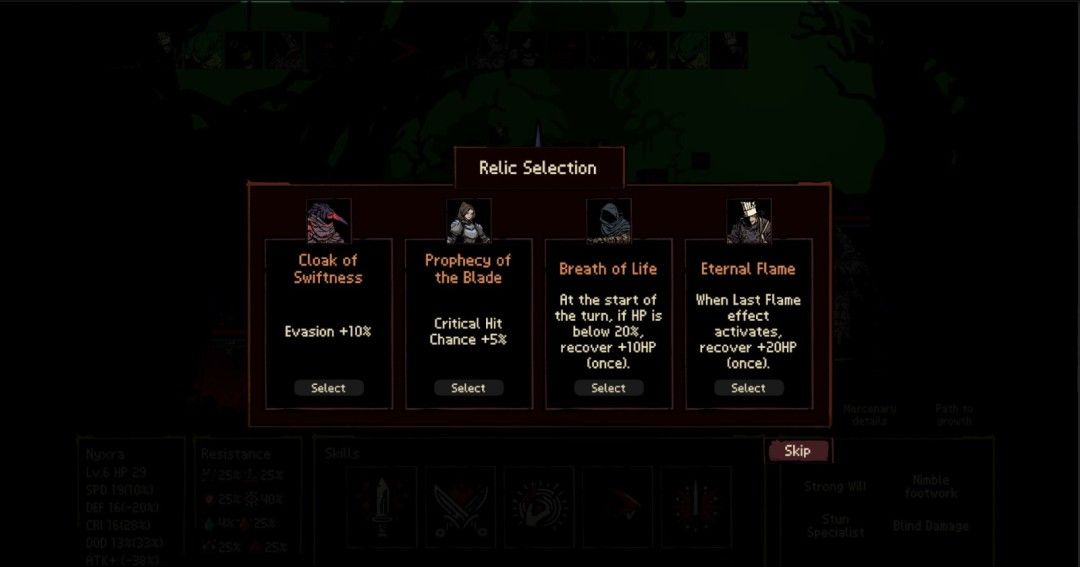The image size is (1080, 567).
Task: Click the Prophecy of the Blade portrait
Action: (x=468, y=221)
